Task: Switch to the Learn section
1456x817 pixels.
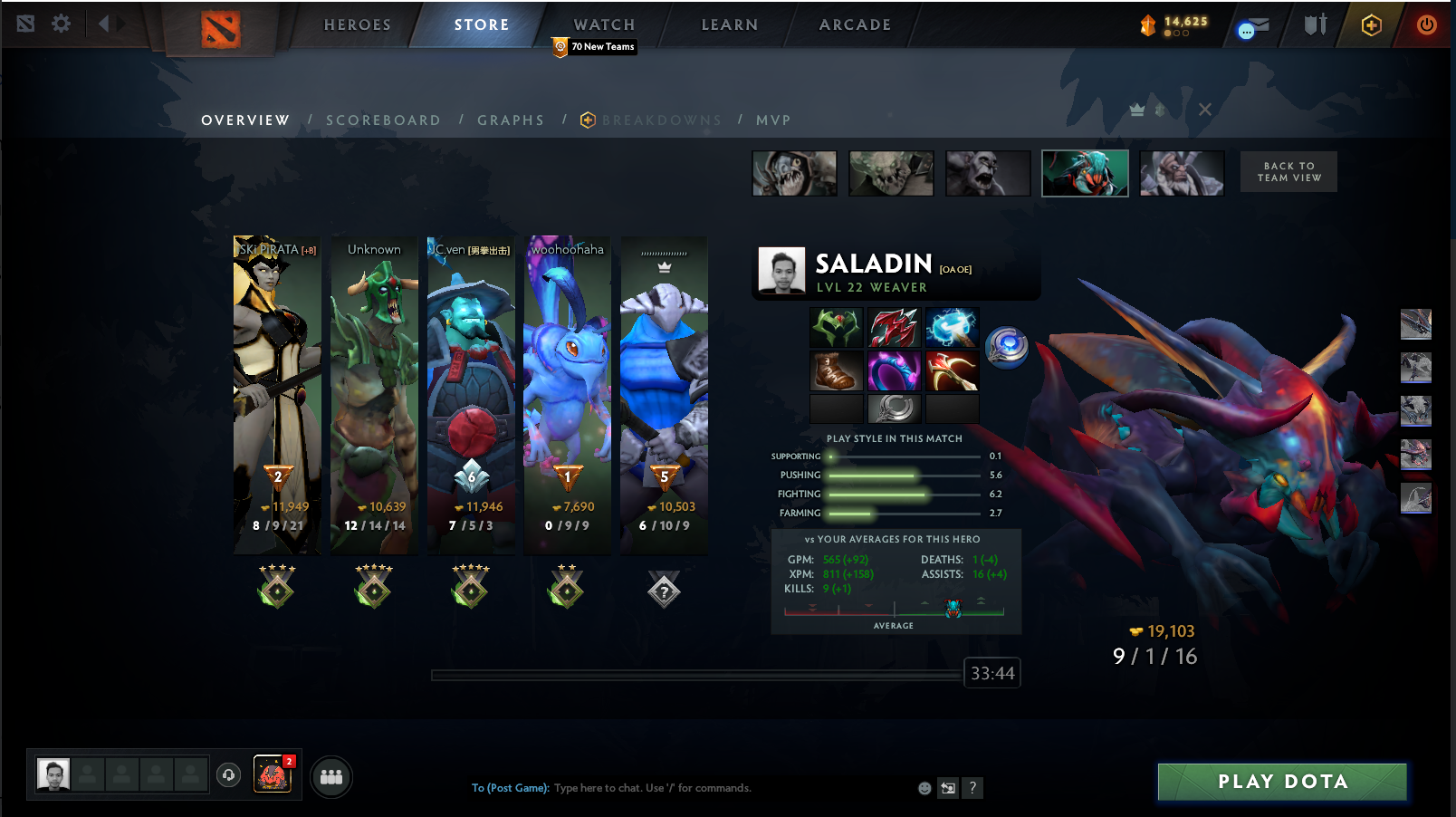Action: [x=729, y=24]
